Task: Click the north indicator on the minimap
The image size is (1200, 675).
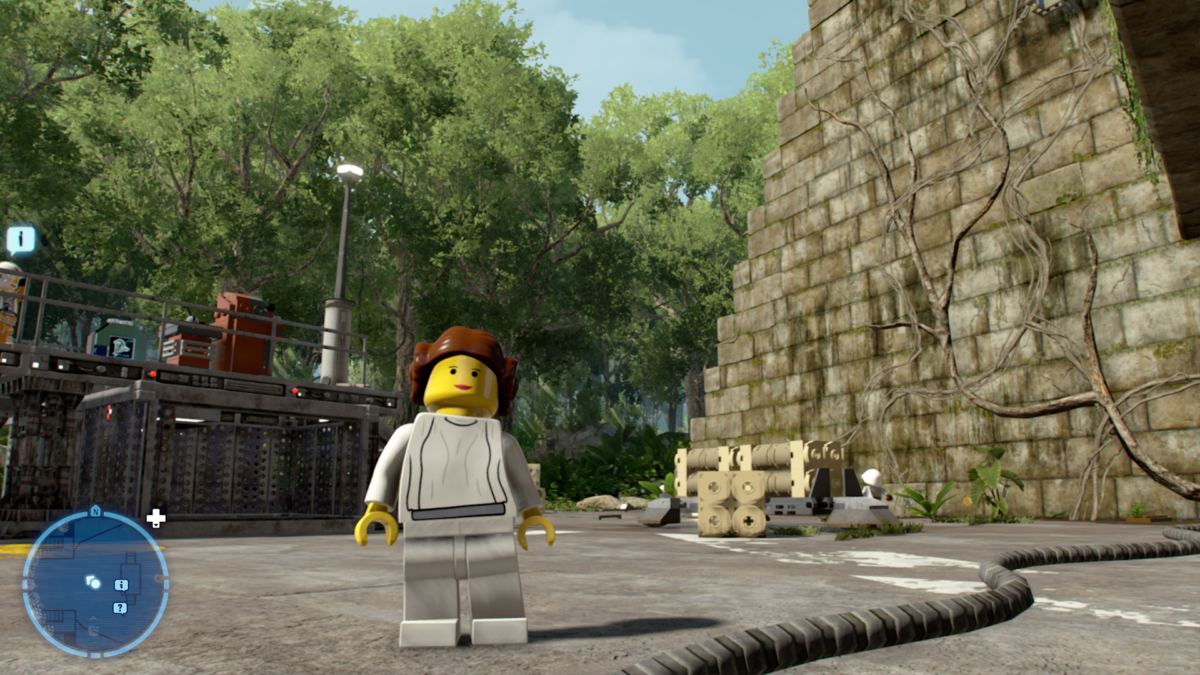Action: click(x=95, y=511)
